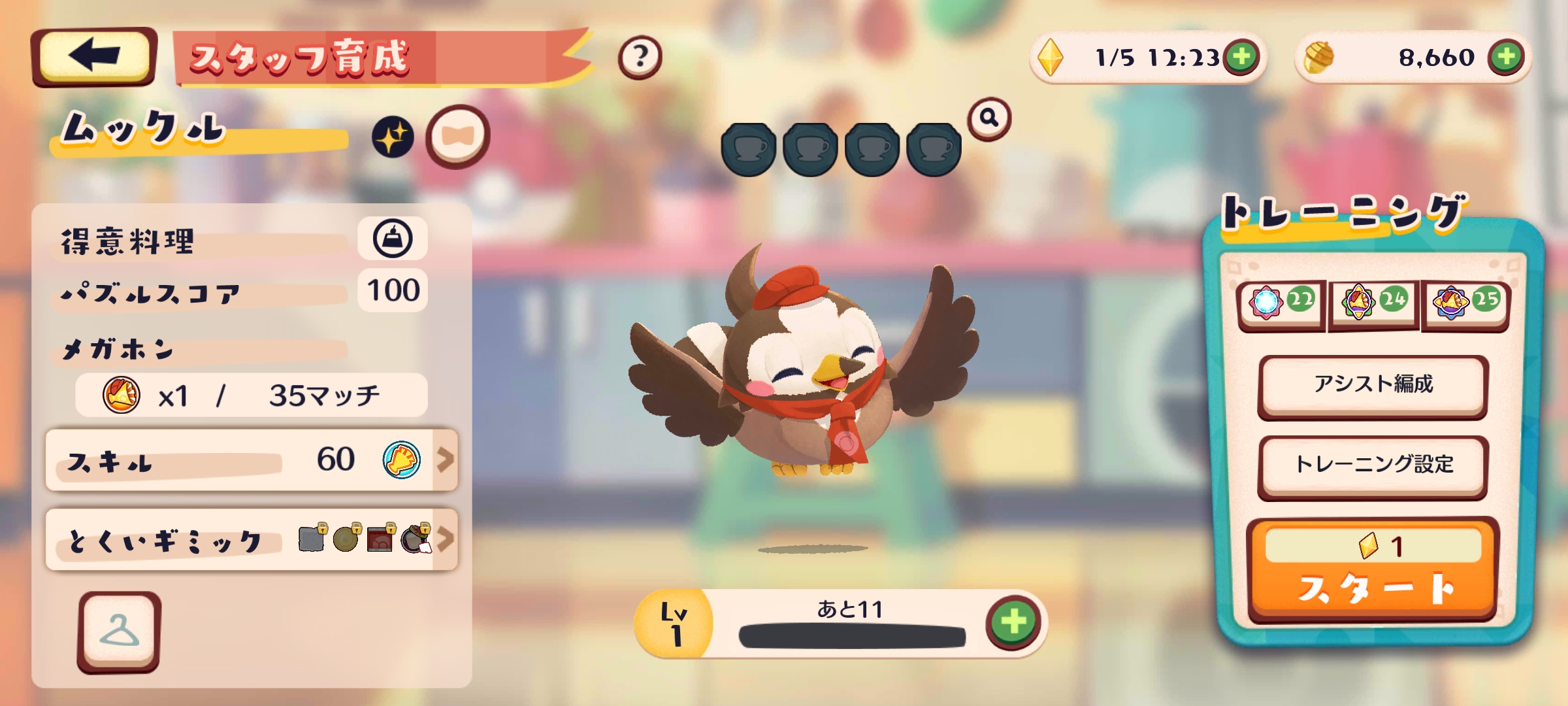Start training with the スタート button
Viewport: 1568px width, 706px height.
(x=1373, y=571)
